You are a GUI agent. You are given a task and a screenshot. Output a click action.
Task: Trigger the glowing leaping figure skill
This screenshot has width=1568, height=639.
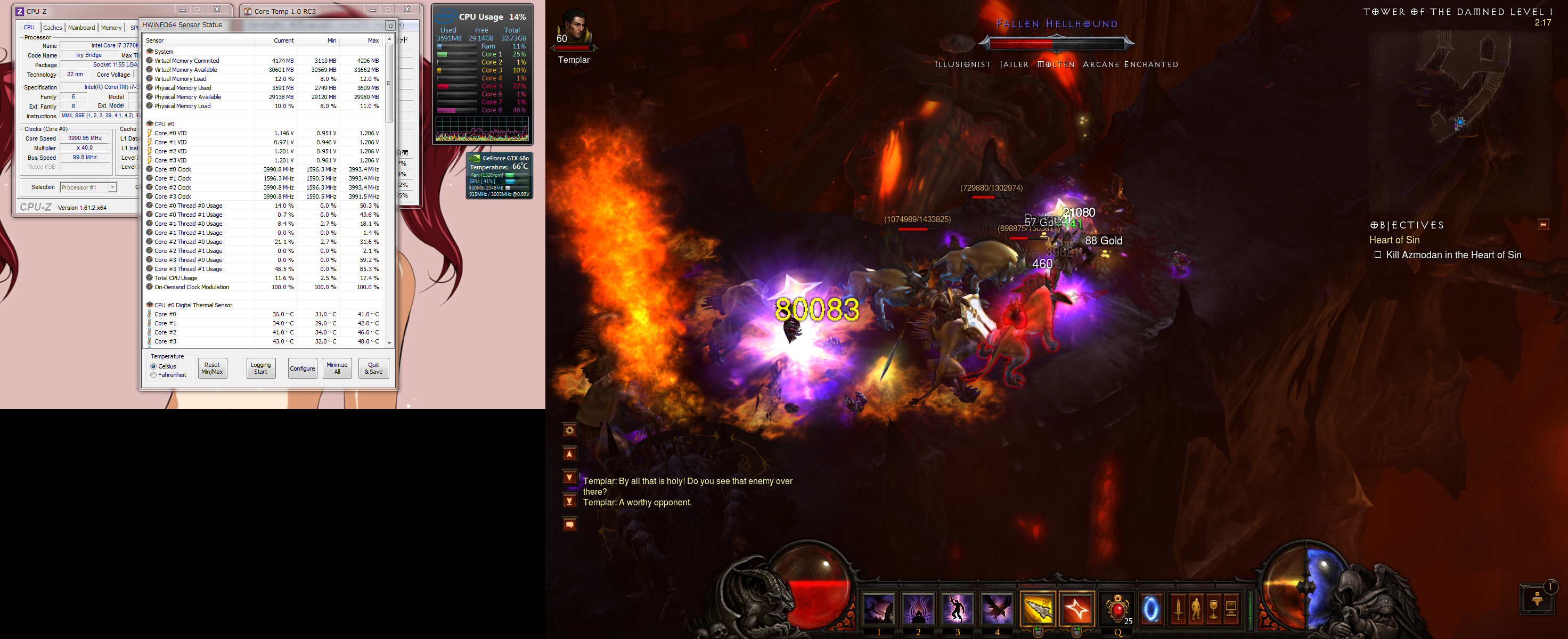[x=957, y=609]
